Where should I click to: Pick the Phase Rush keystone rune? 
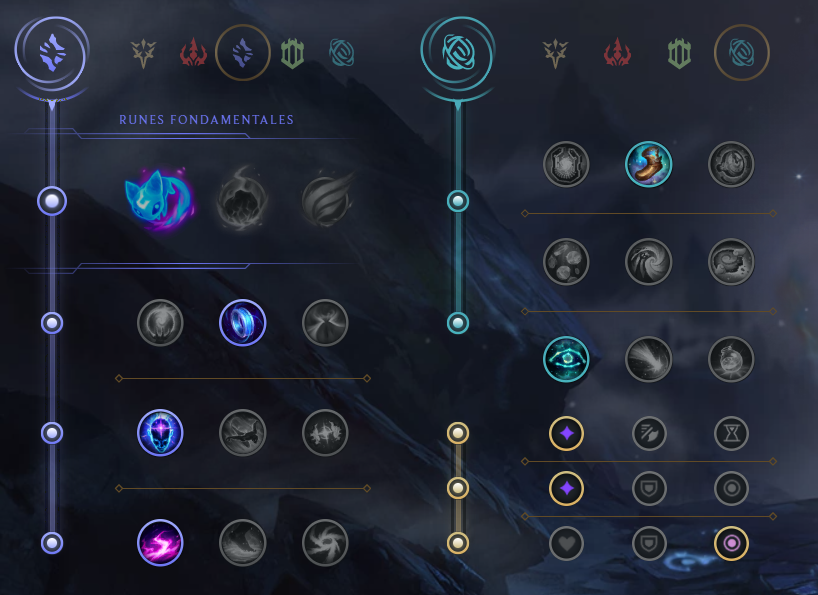pos(325,200)
